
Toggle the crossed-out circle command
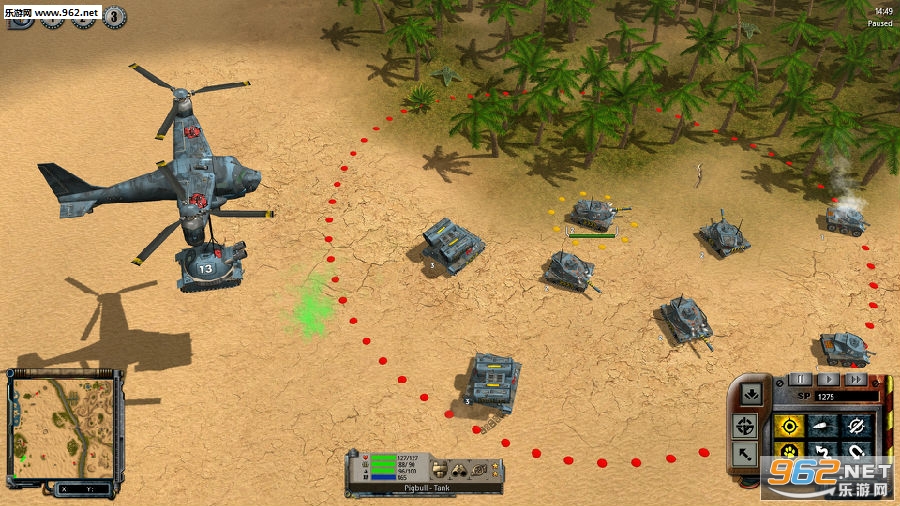[856, 427]
